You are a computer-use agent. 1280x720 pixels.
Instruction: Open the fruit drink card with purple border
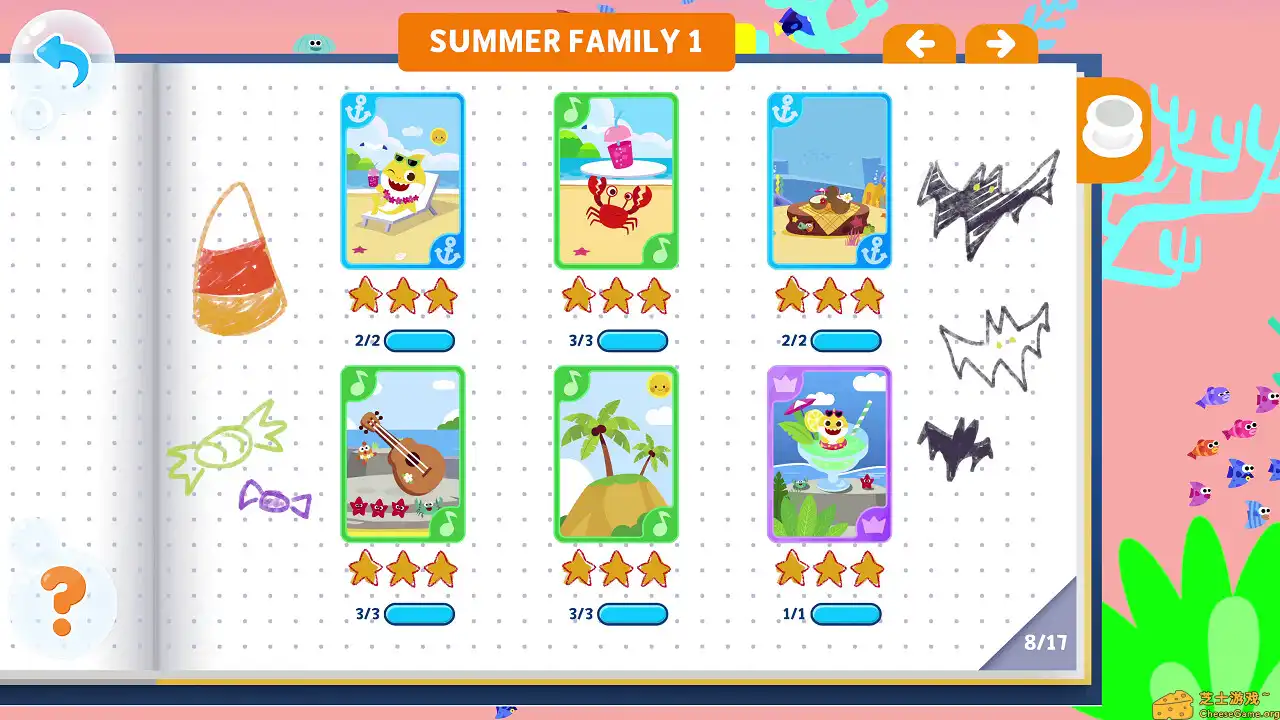coord(829,453)
